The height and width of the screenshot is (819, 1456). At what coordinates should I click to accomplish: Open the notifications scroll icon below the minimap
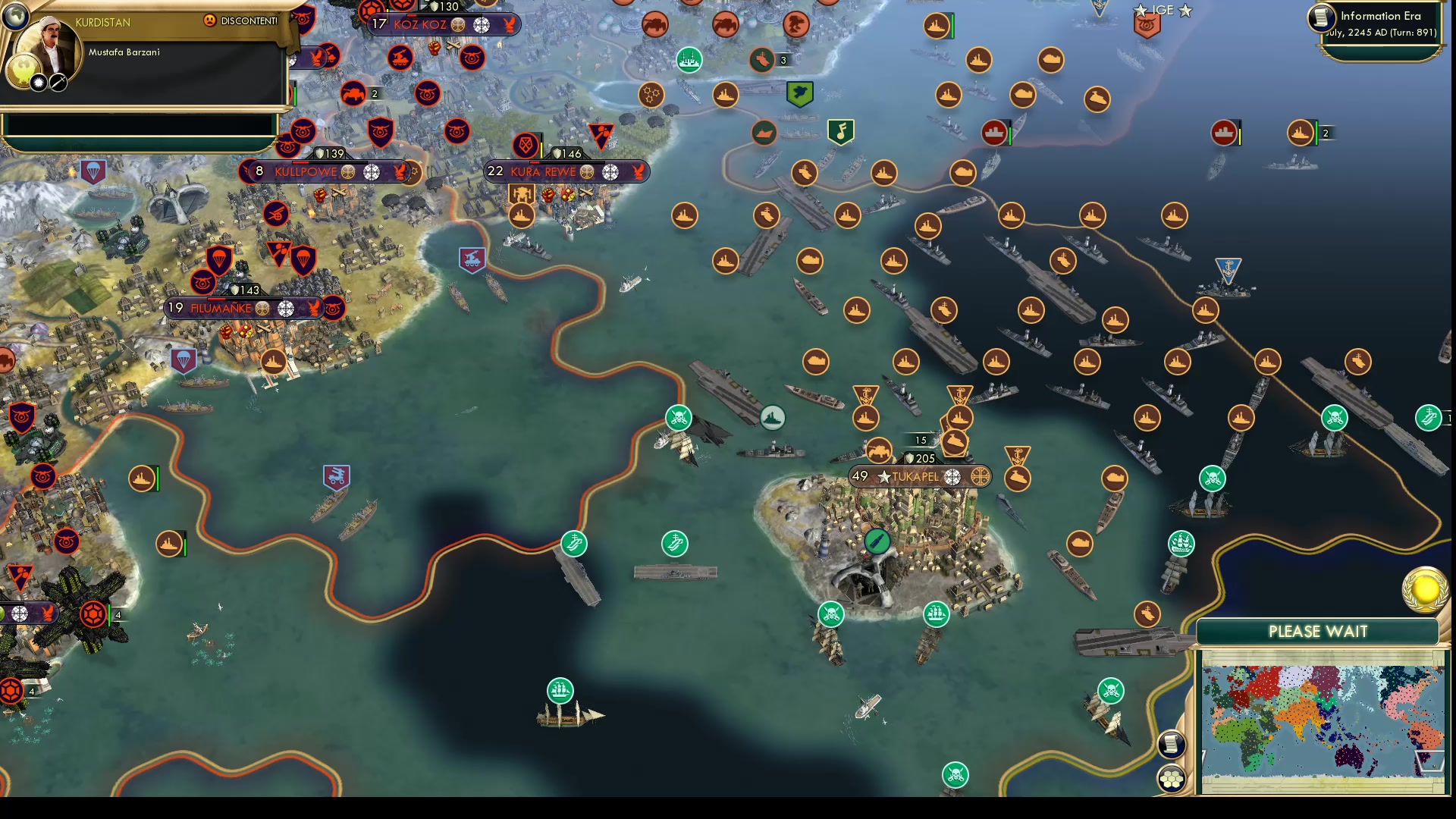point(1172,745)
